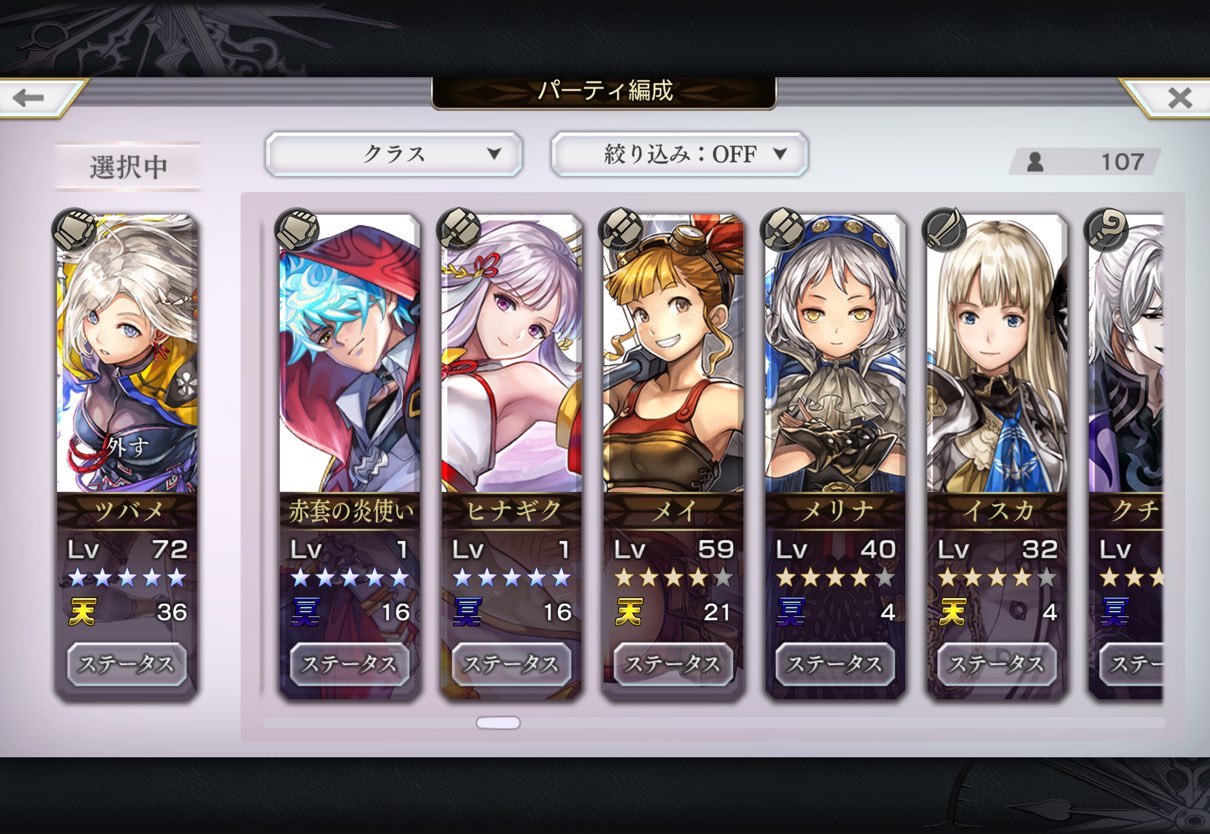Image resolution: width=1210 pixels, height=834 pixels.
Task: Show ヒナギク's ステータス details
Action: pyautogui.click(x=511, y=664)
